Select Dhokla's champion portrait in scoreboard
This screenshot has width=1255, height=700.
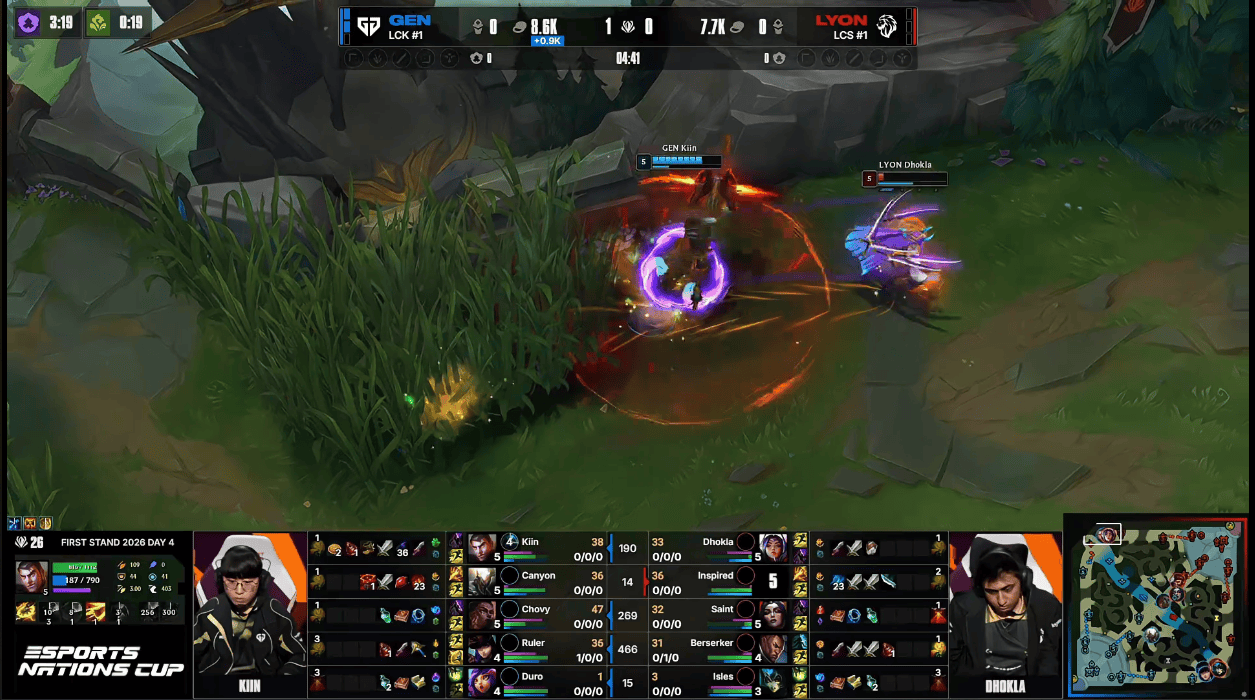(x=773, y=548)
